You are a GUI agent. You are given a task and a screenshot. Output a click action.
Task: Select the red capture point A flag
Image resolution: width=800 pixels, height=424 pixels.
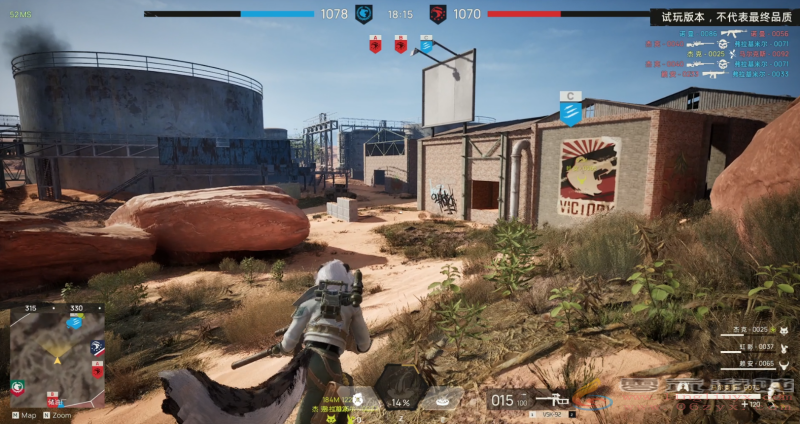(x=375, y=44)
